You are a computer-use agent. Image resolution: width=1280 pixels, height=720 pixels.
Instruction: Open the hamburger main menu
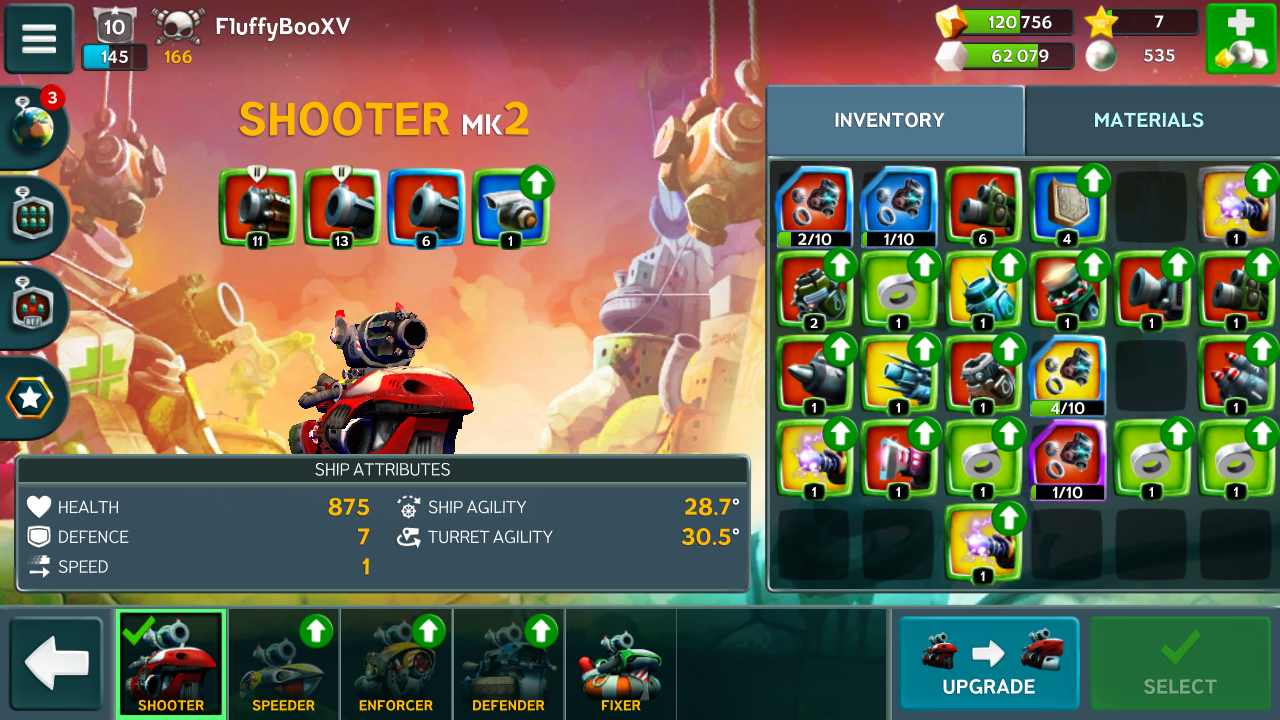pyautogui.click(x=39, y=38)
